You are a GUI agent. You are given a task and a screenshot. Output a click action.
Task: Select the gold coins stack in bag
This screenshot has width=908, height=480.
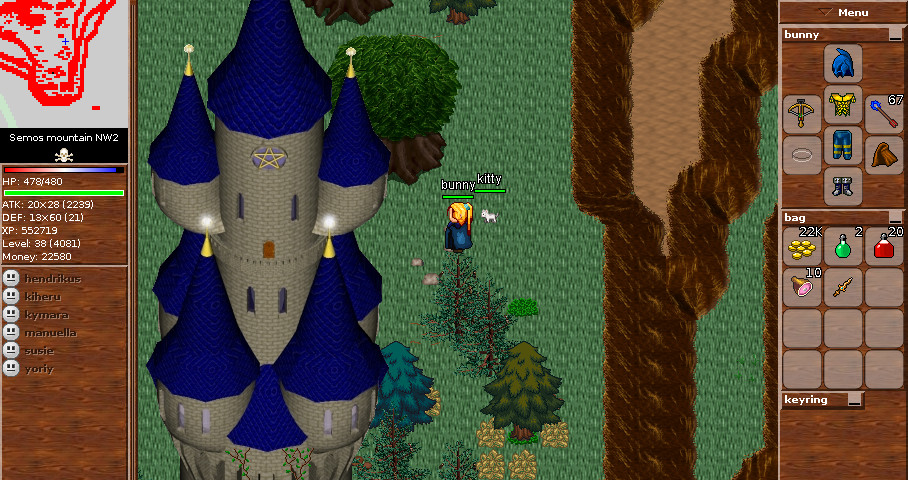(x=801, y=247)
